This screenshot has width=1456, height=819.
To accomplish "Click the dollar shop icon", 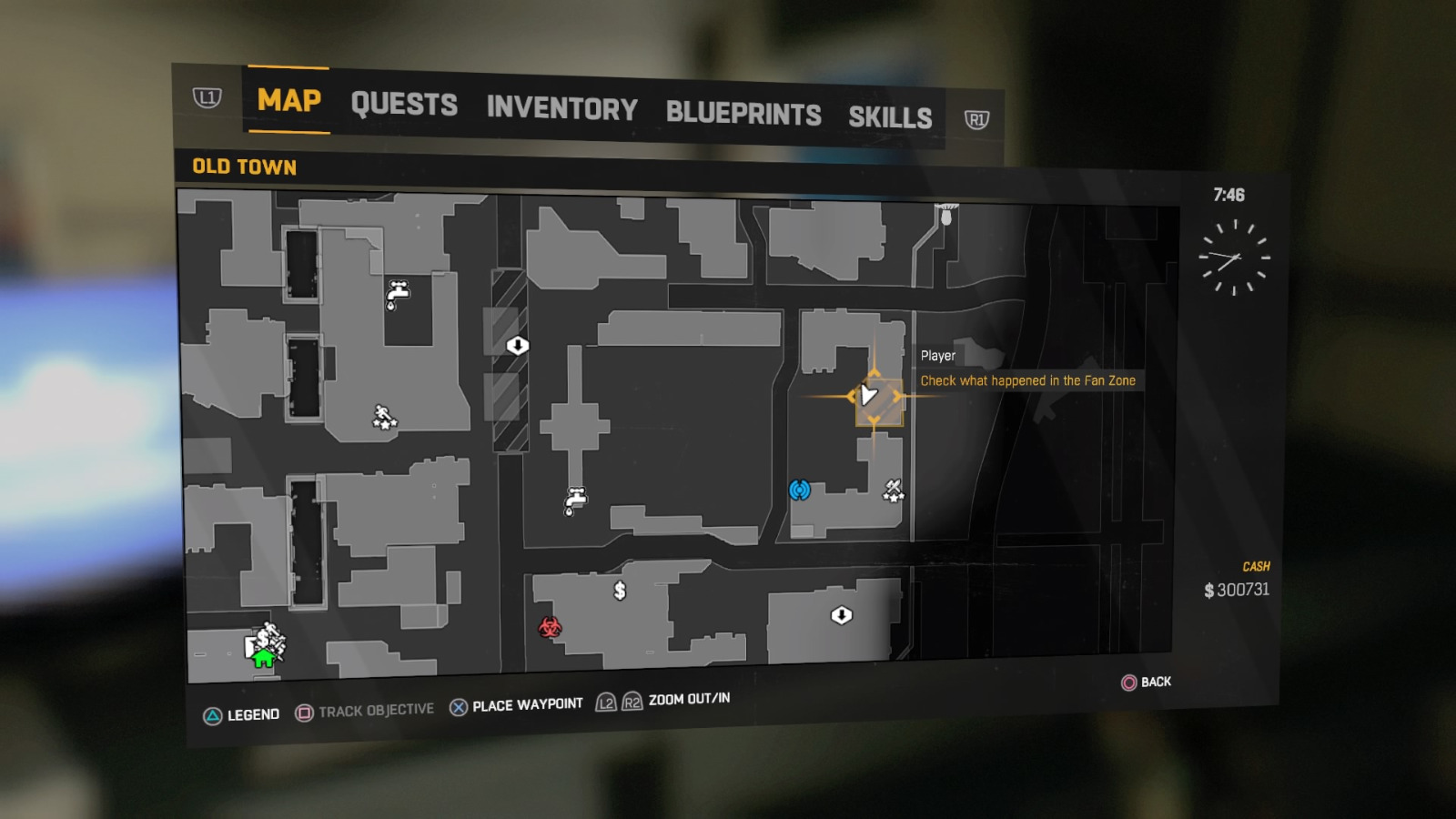I will pyautogui.click(x=620, y=591).
